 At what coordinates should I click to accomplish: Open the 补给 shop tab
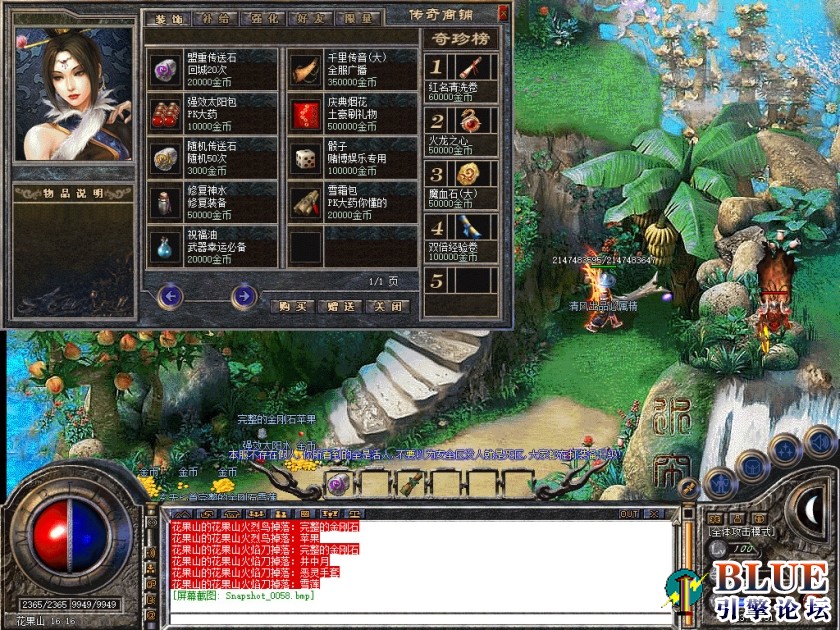208,18
